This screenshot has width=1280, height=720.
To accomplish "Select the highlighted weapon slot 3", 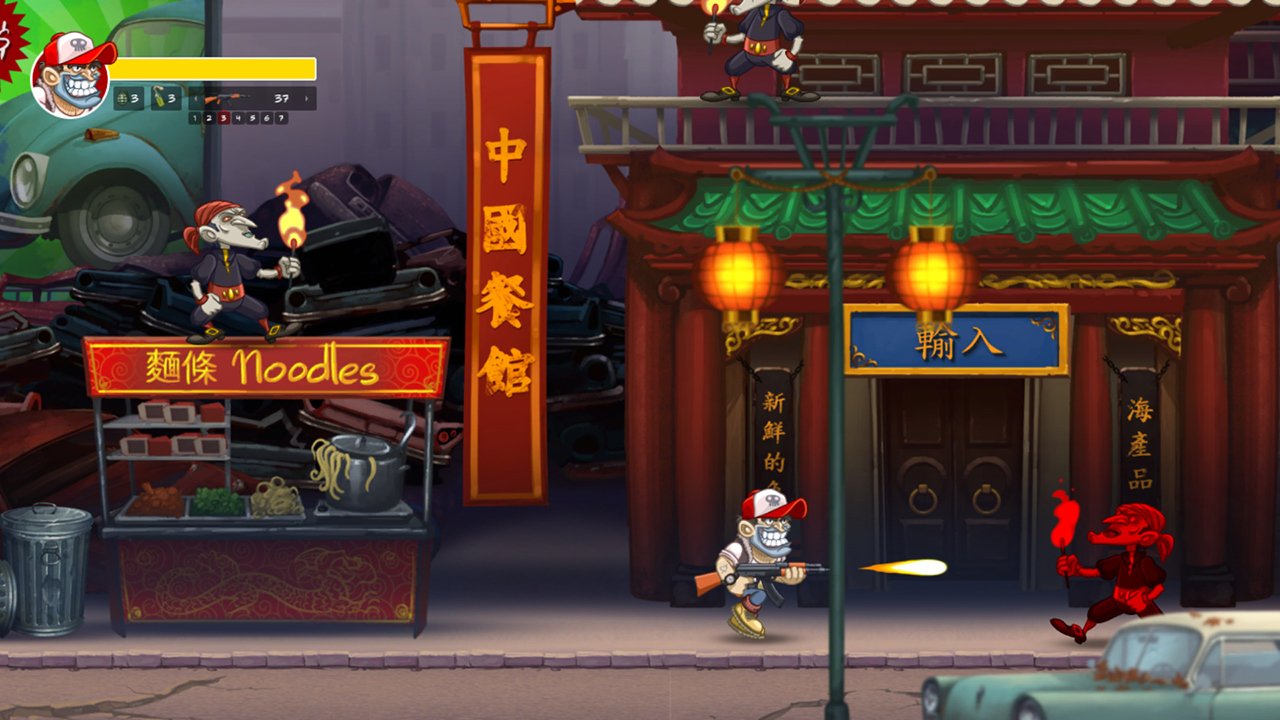I will [223, 118].
